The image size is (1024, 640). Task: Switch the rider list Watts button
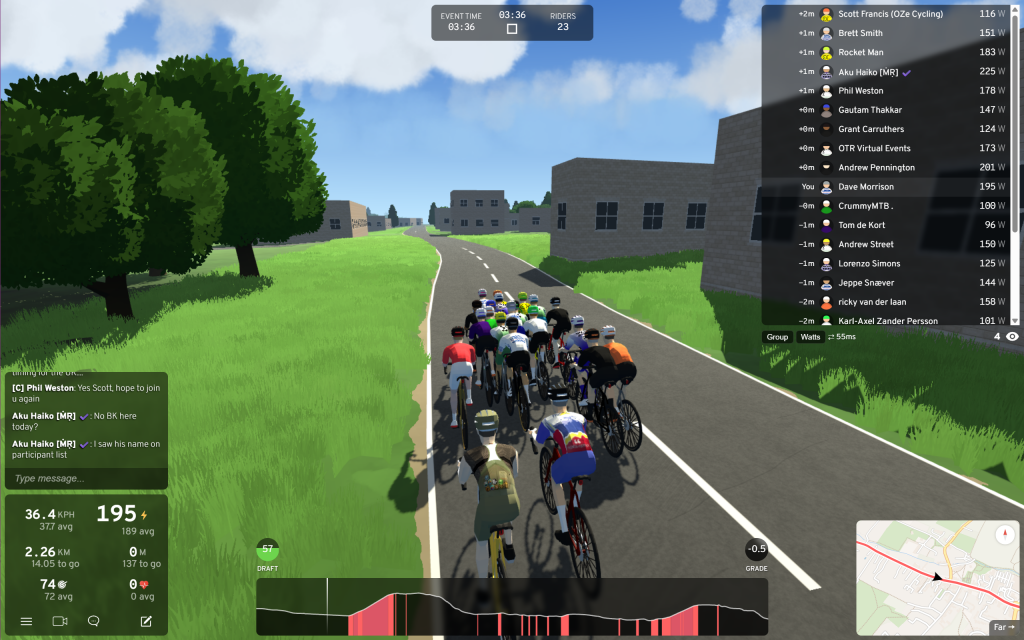point(810,337)
